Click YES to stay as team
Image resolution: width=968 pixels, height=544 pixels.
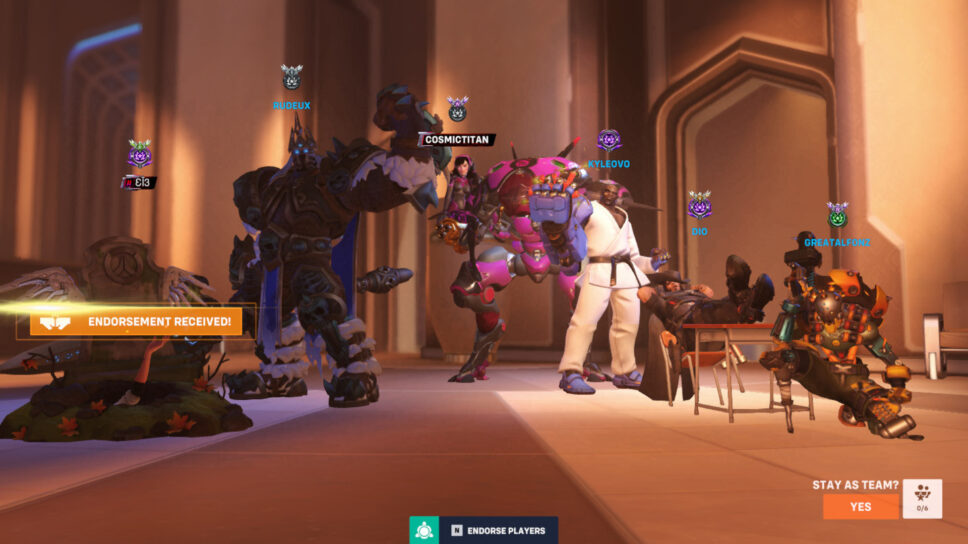pos(860,506)
